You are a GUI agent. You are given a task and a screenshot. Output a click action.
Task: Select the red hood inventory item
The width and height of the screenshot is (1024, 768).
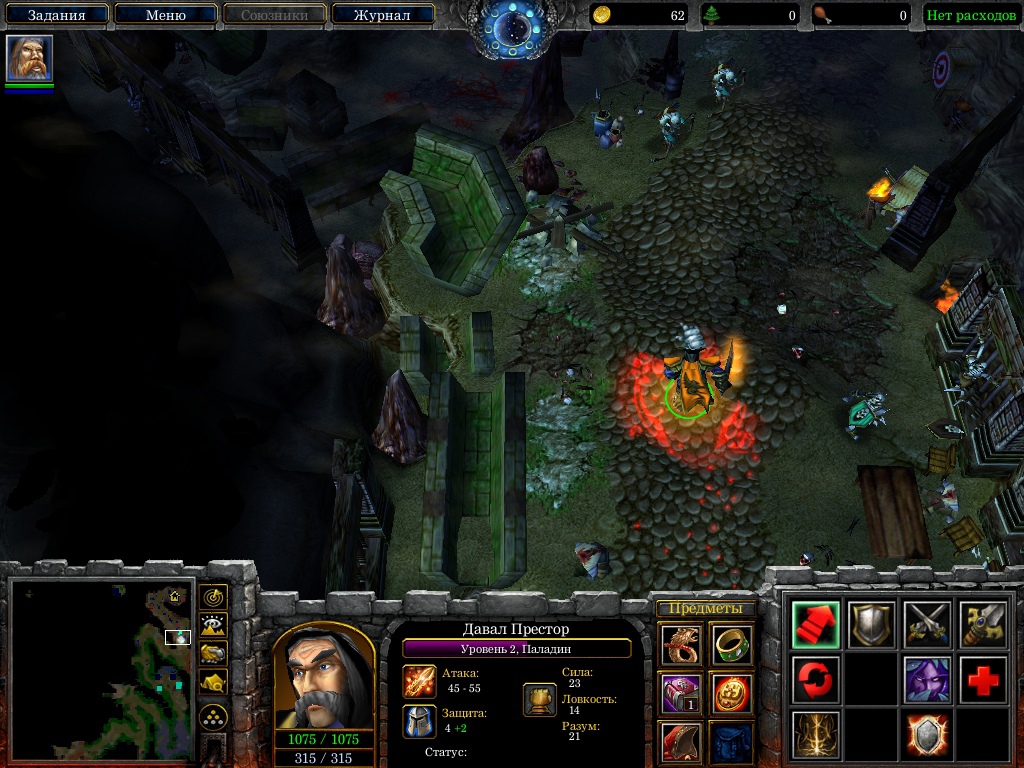click(x=681, y=741)
